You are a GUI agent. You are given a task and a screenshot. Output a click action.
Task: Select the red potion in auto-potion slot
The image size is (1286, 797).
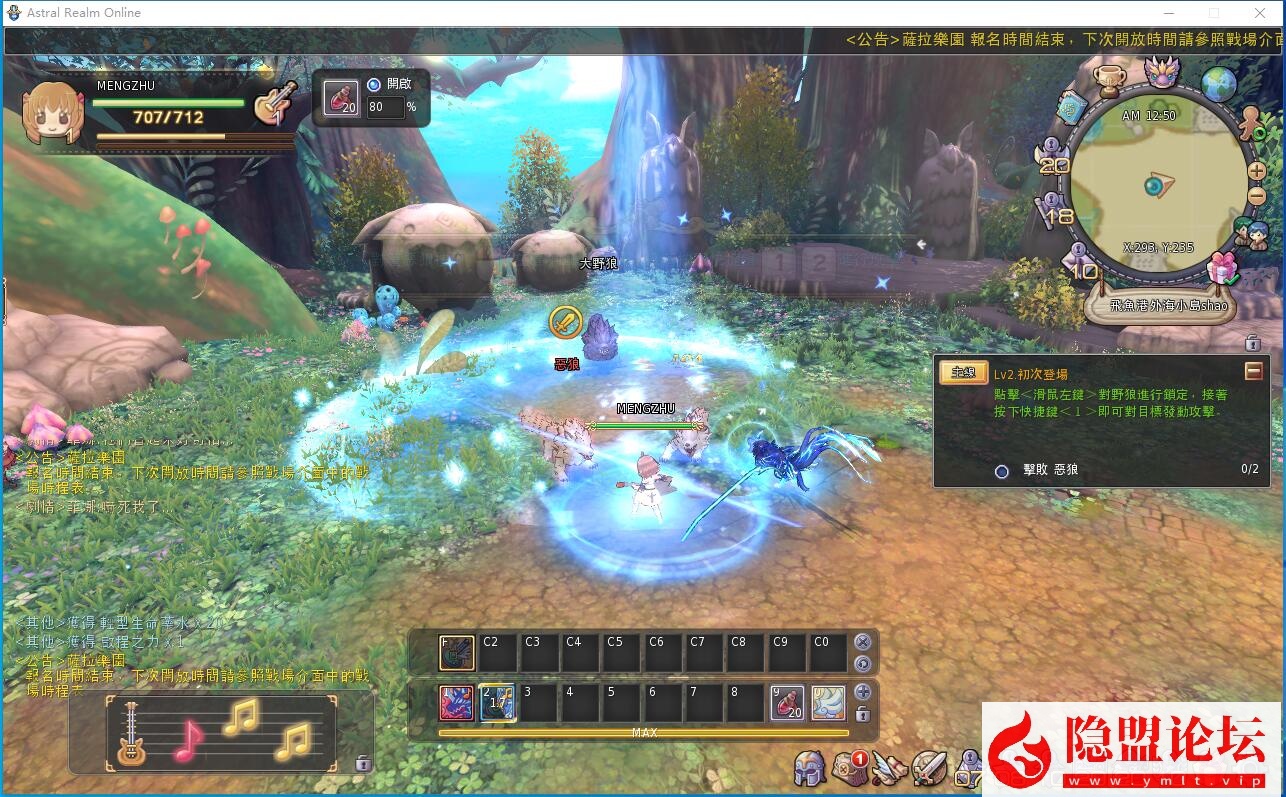[x=341, y=98]
